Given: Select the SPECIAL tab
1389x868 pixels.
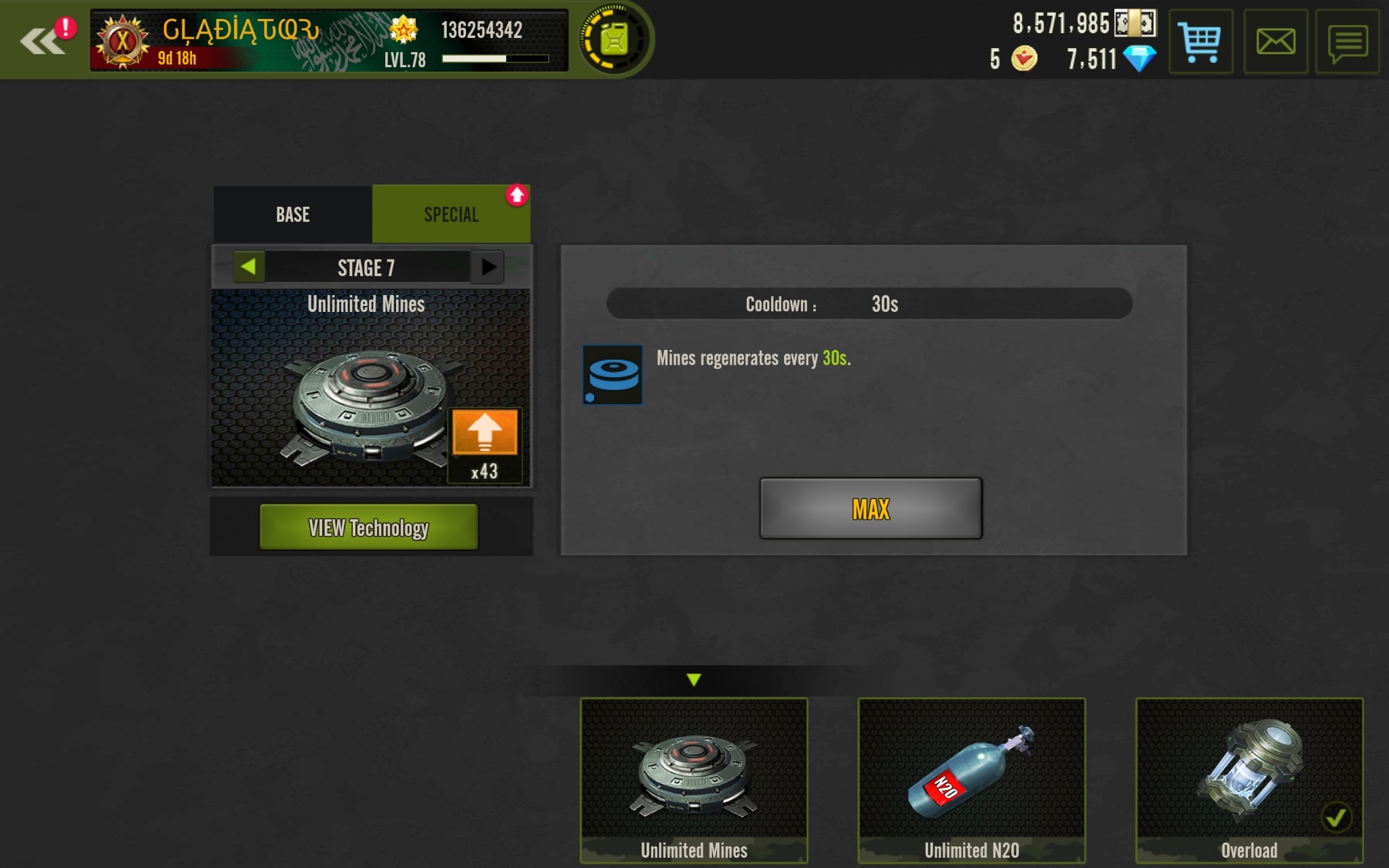Looking at the screenshot, I should 451,215.
